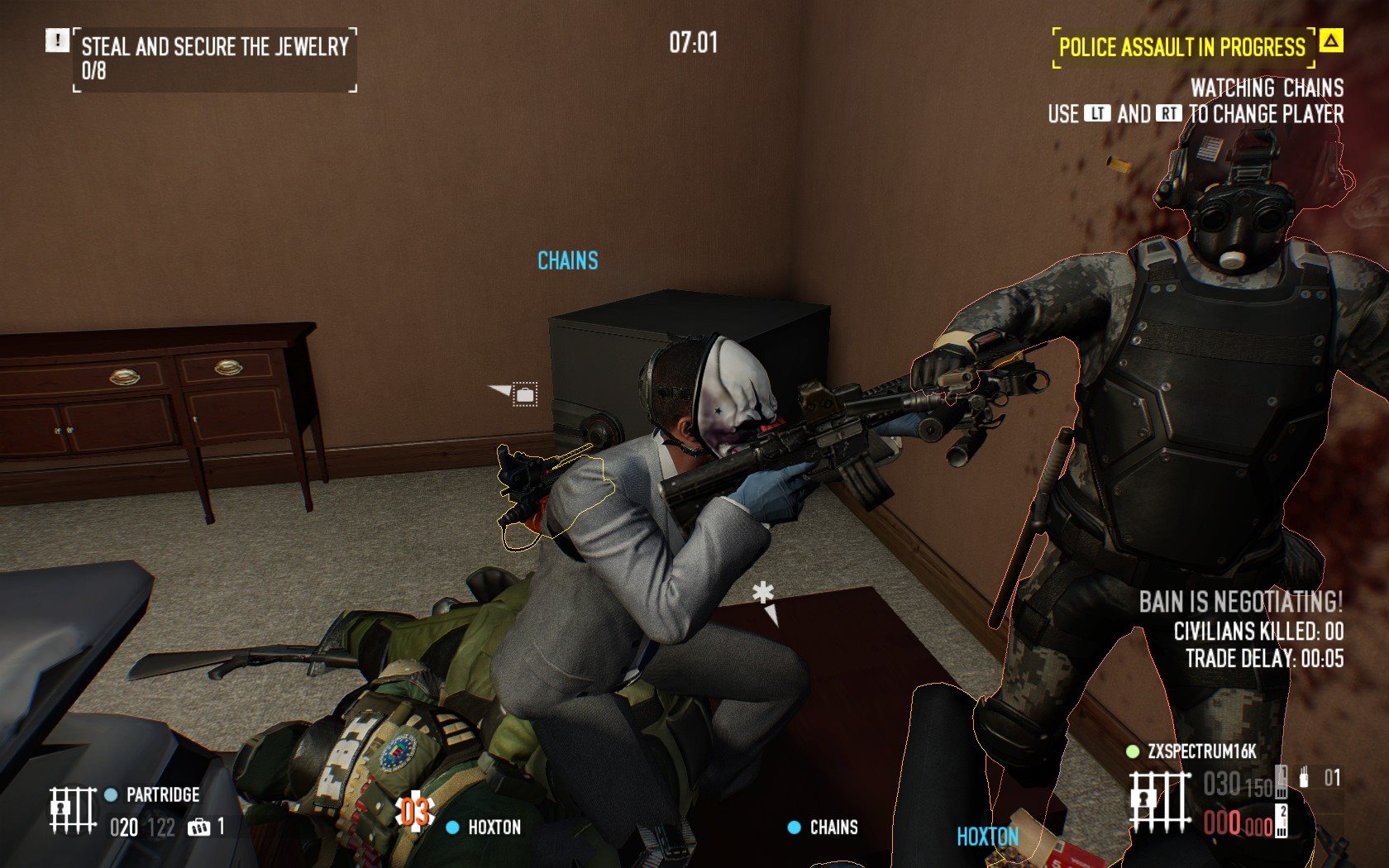This screenshot has height=868, width=1389.
Task: Click the white asterisk waypoint marker
Action: click(x=763, y=594)
